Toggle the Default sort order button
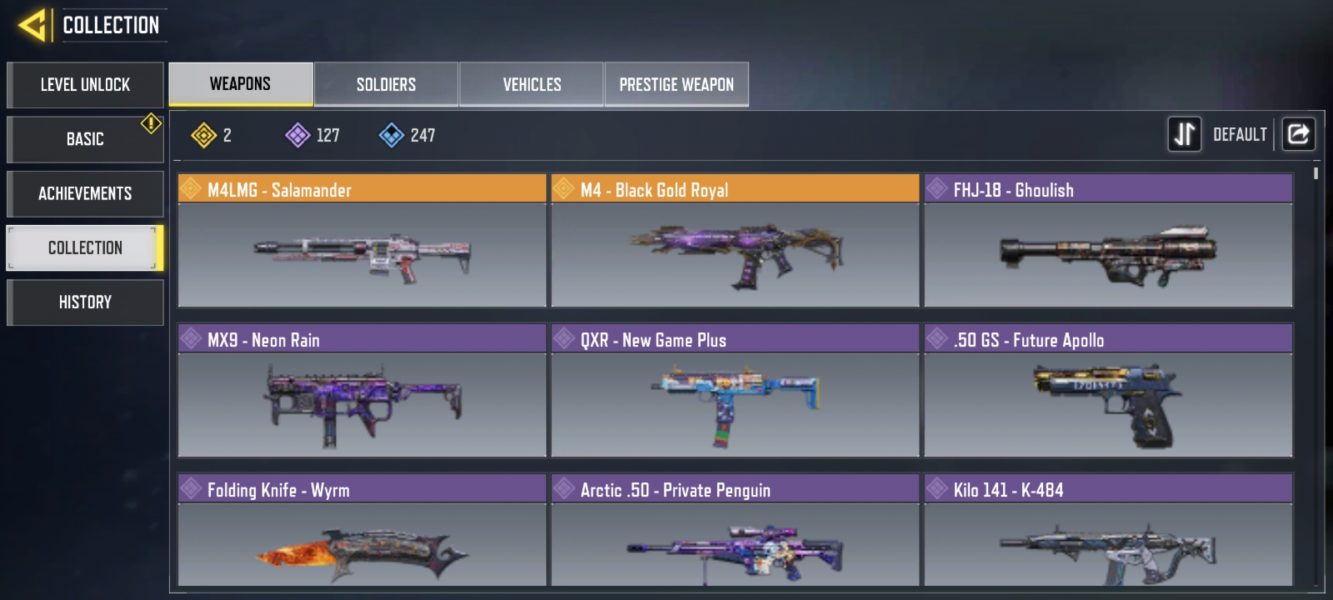 point(1185,134)
